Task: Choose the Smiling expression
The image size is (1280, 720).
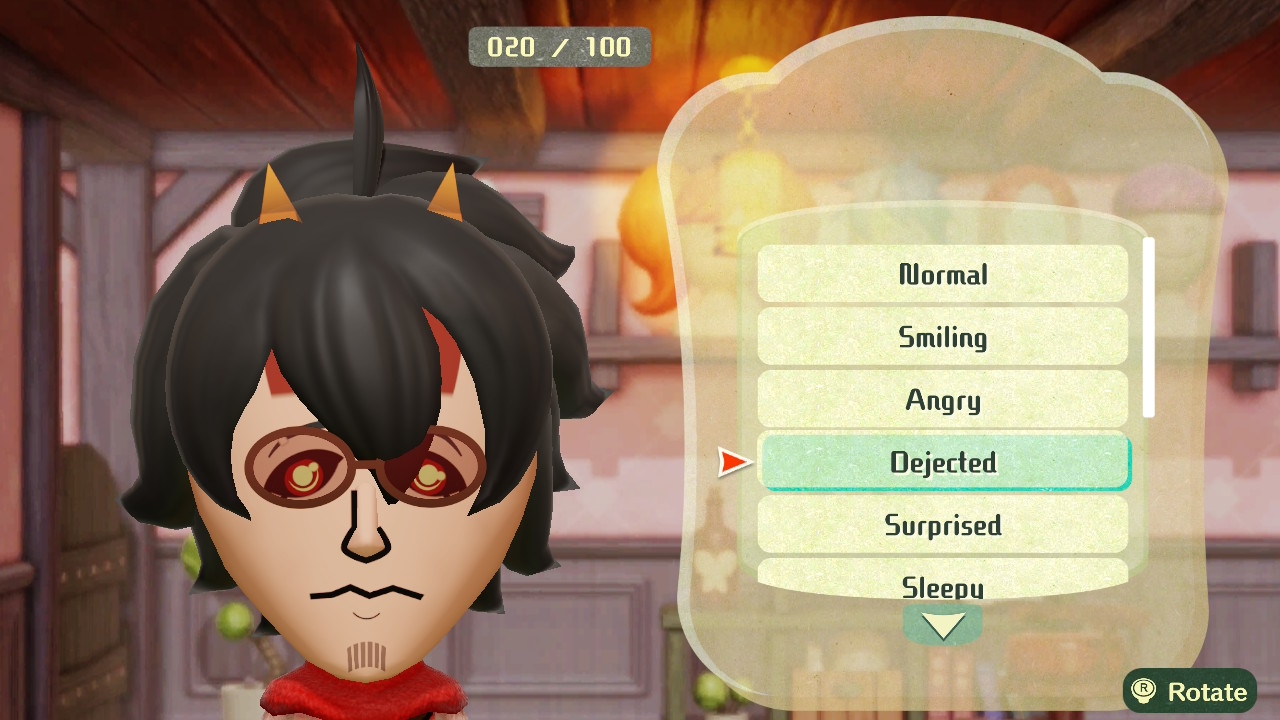Action: click(x=942, y=337)
